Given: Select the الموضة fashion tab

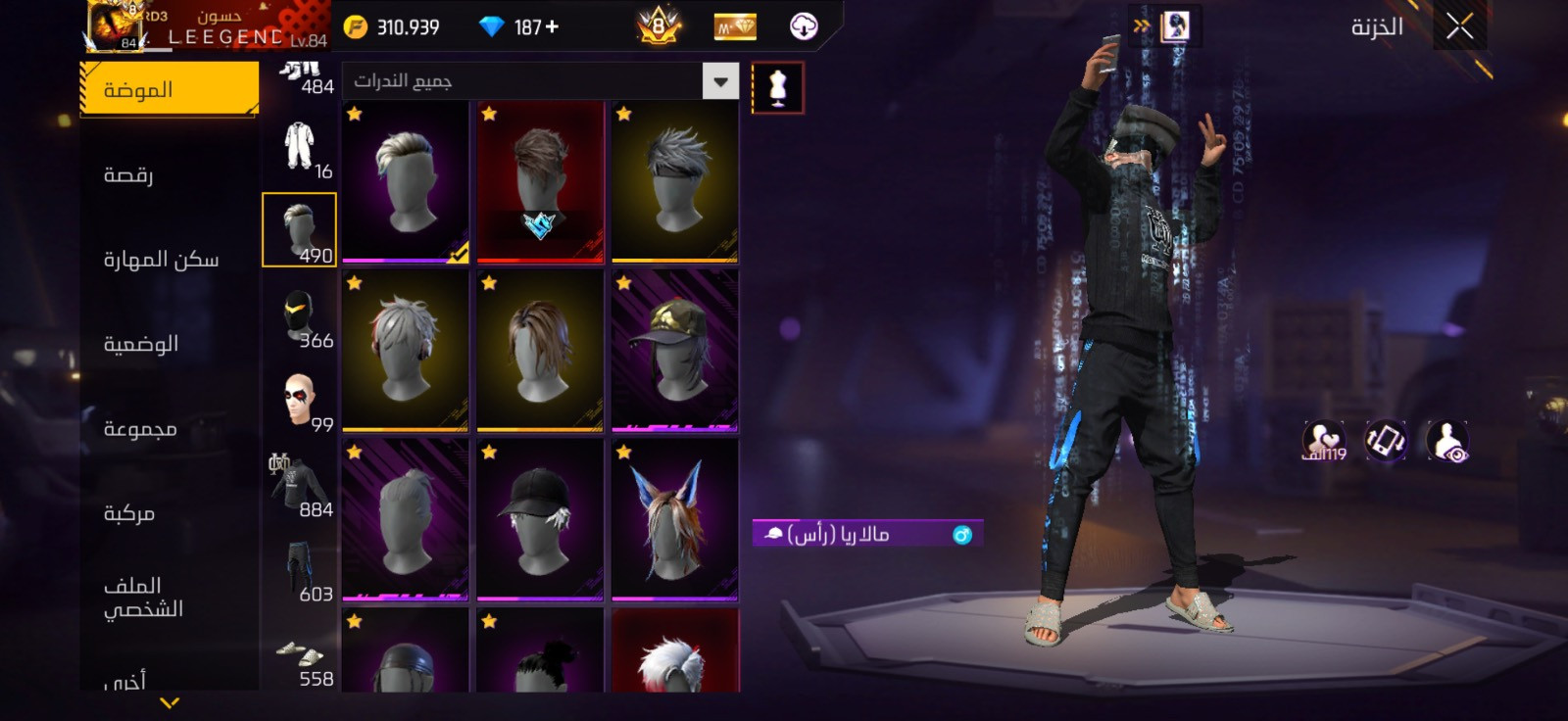Looking at the screenshot, I should coord(169,89).
